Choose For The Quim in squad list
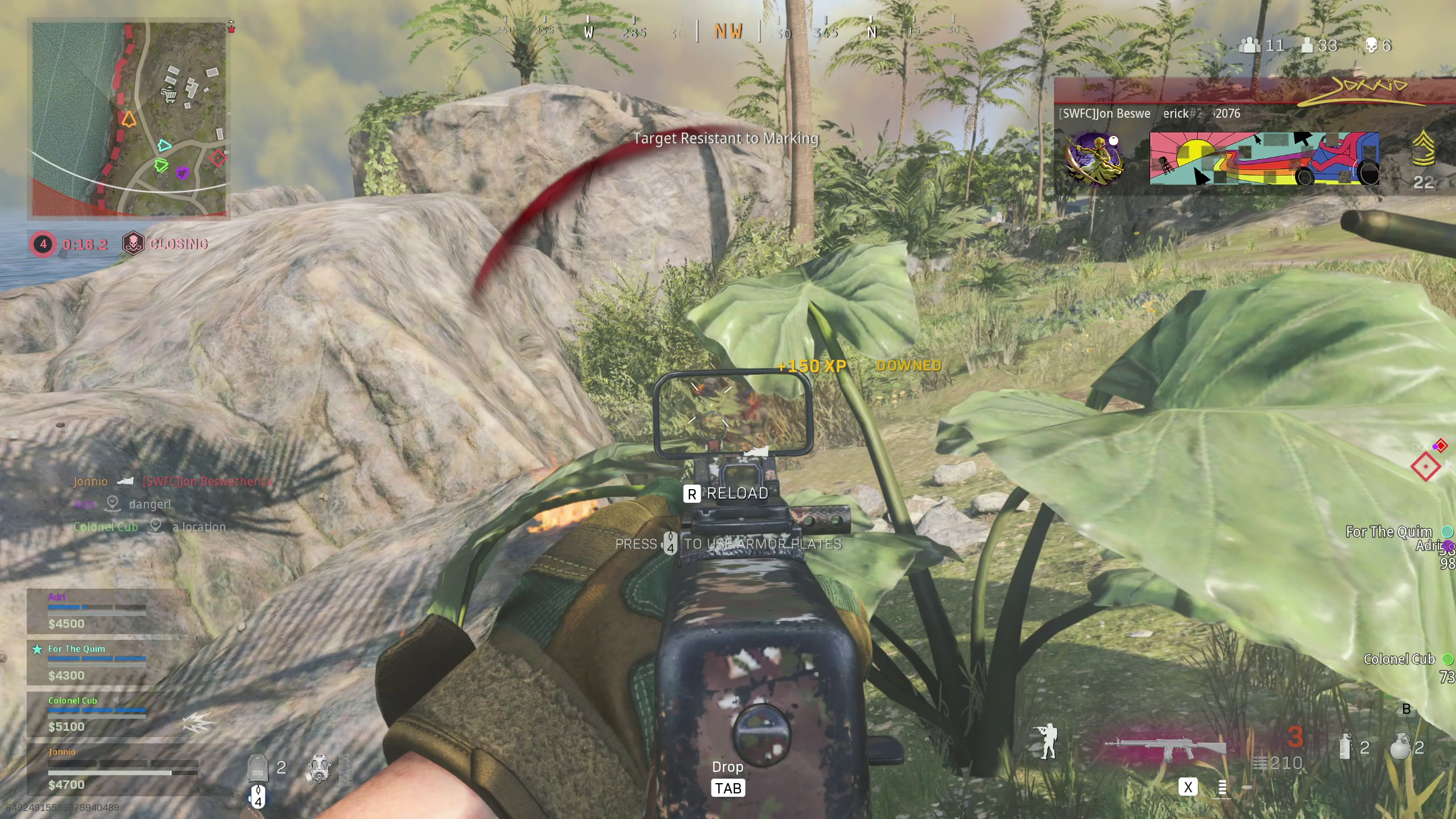 [x=97, y=662]
